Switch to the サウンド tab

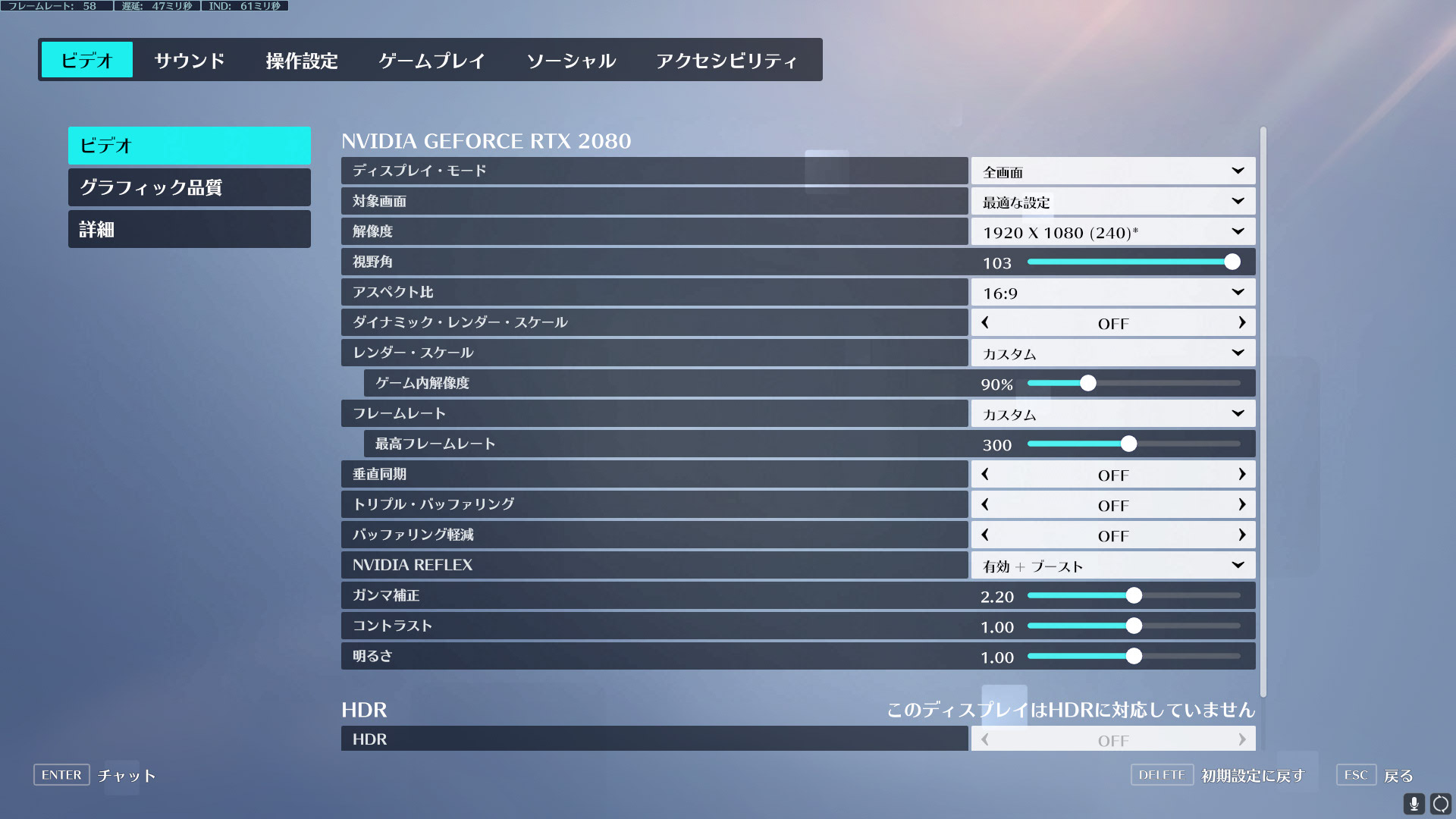tap(189, 60)
